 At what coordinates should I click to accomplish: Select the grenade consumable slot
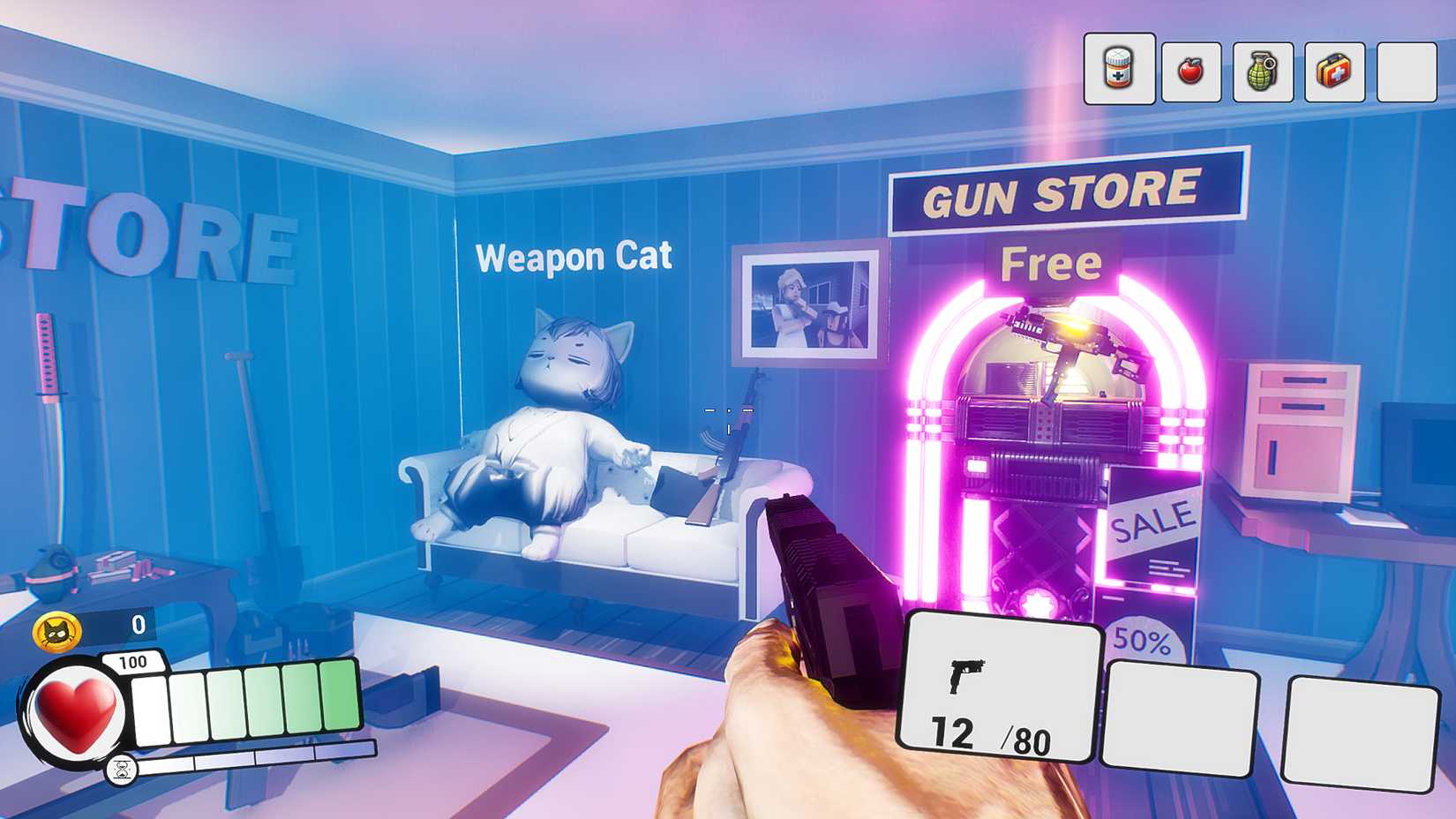click(x=1262, y=72)
